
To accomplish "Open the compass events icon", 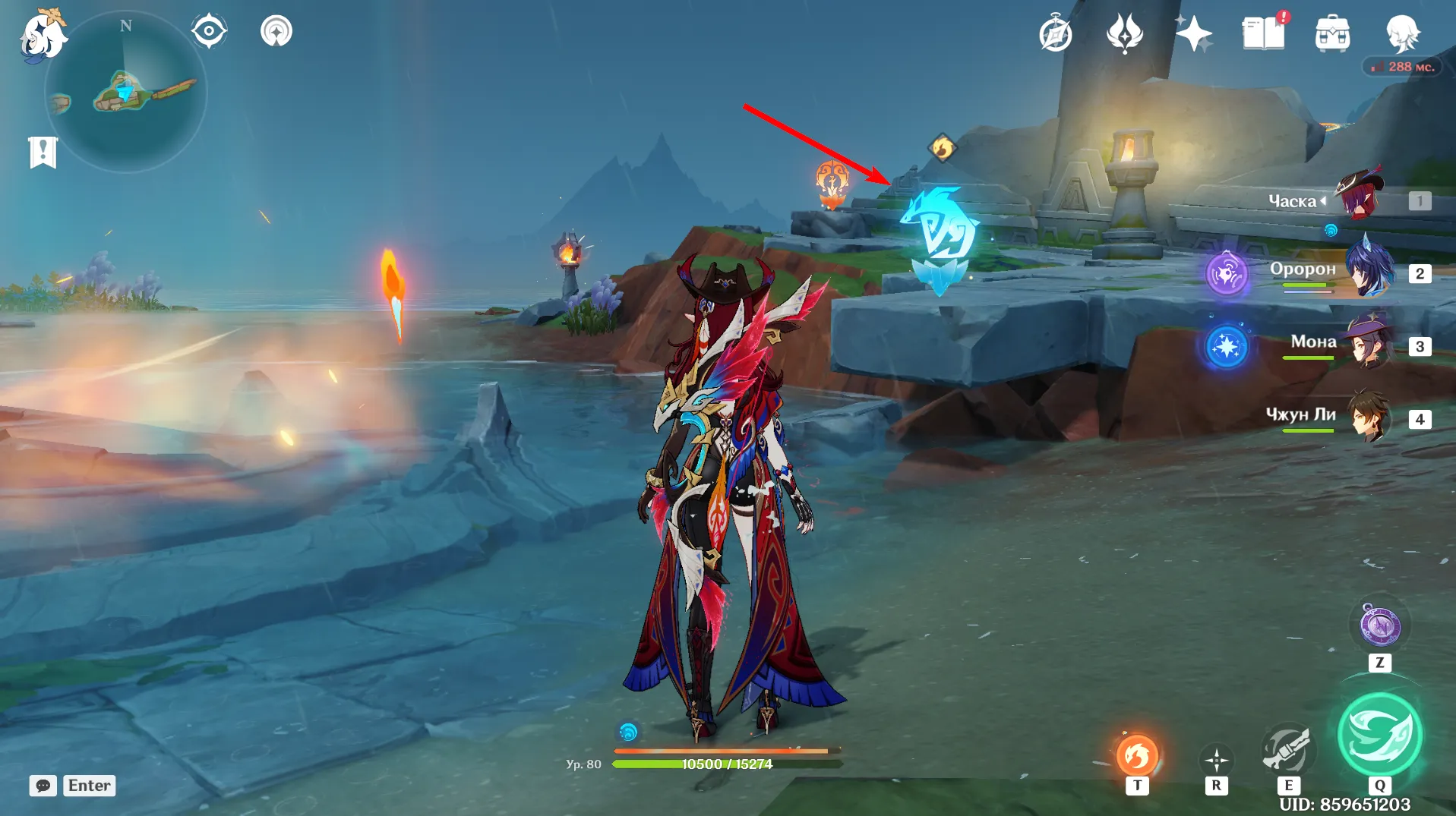I will point(1056,34).
